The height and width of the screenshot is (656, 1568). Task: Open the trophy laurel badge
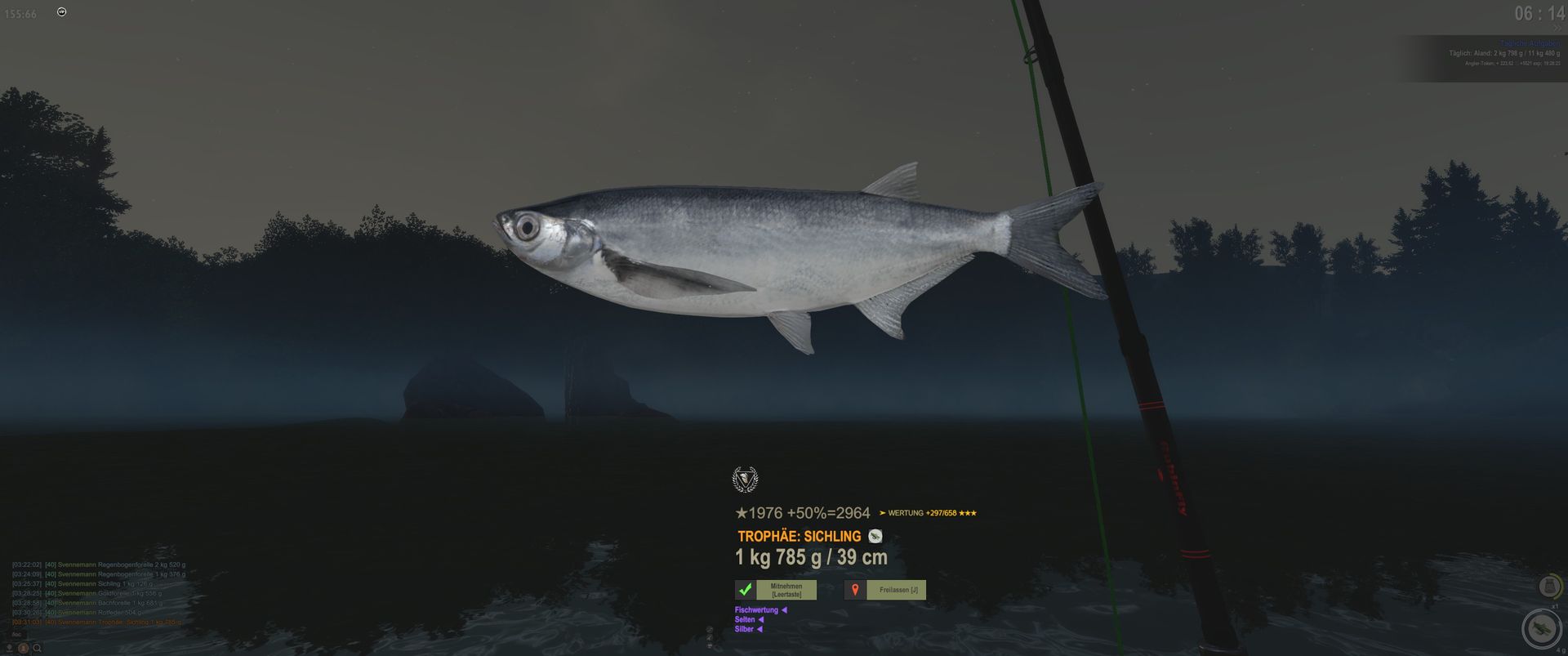tap(745, 480)
